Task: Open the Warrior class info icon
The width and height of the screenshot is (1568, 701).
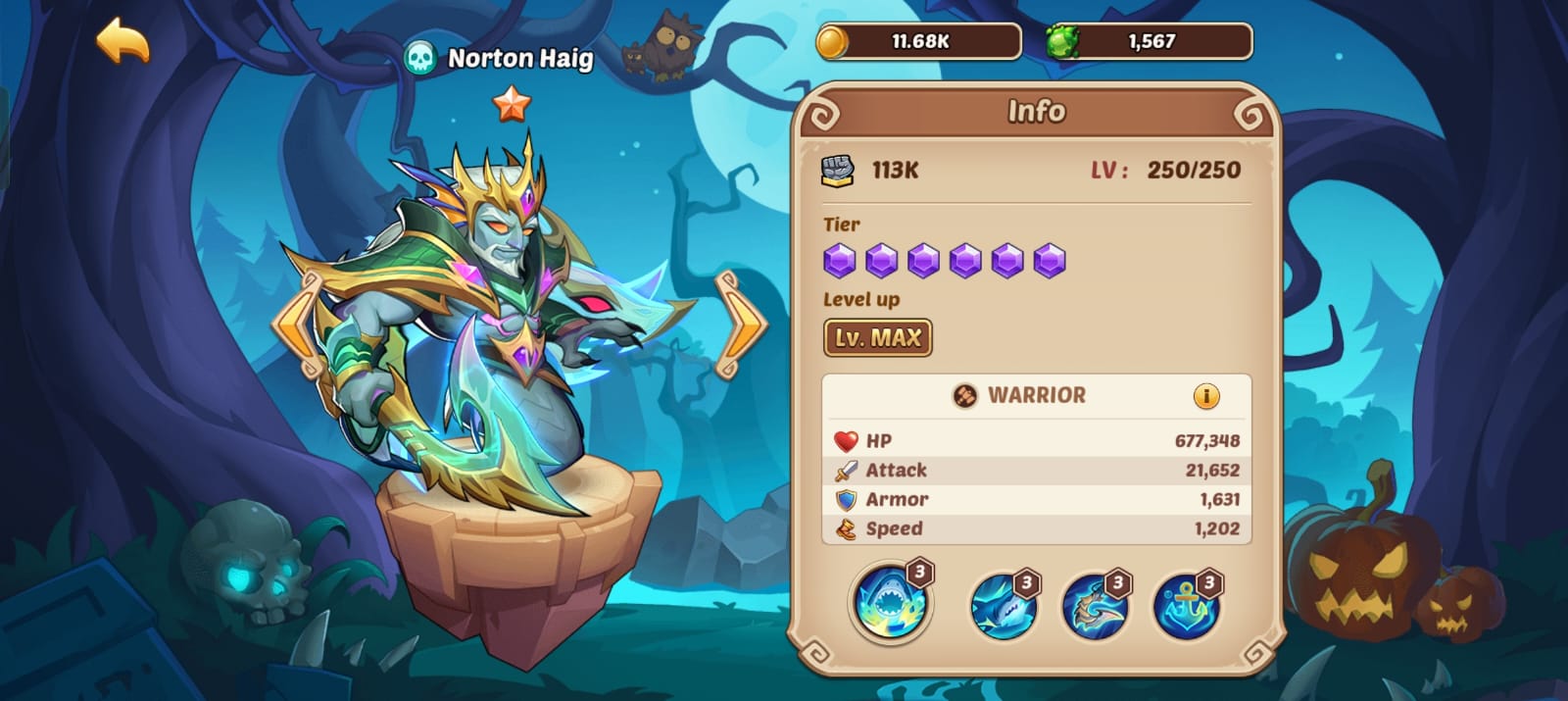Action: (x=1205, y=396)
